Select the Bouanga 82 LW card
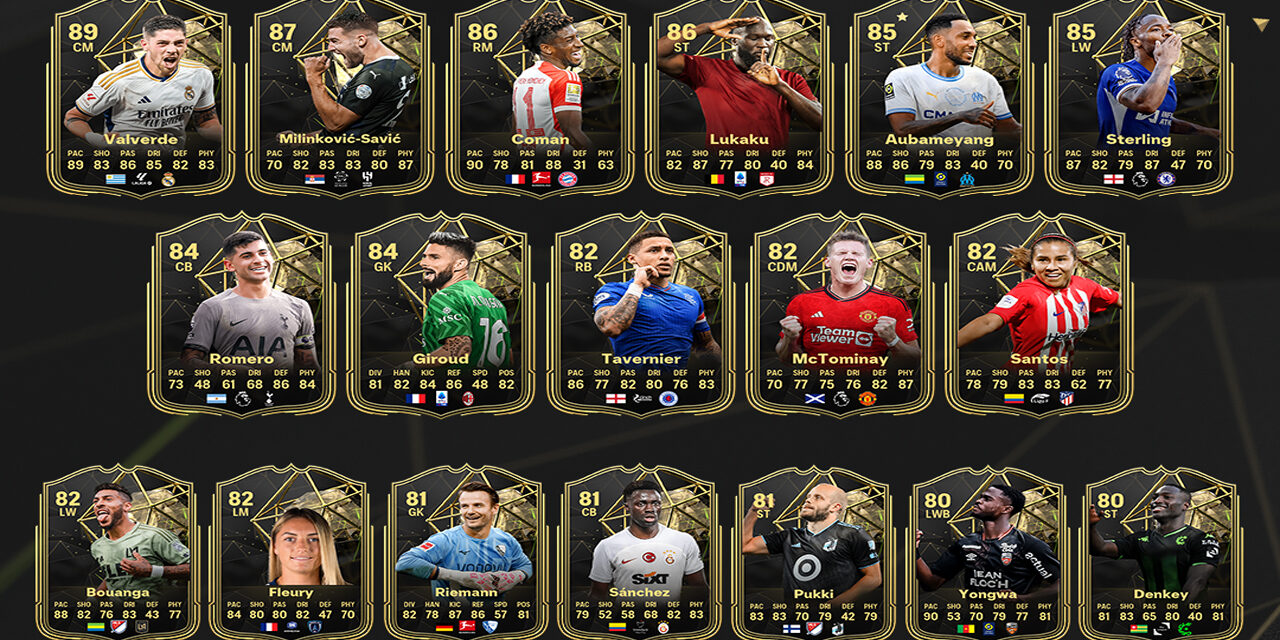This screenshot has width=1280, height=640. pos(118,552)
